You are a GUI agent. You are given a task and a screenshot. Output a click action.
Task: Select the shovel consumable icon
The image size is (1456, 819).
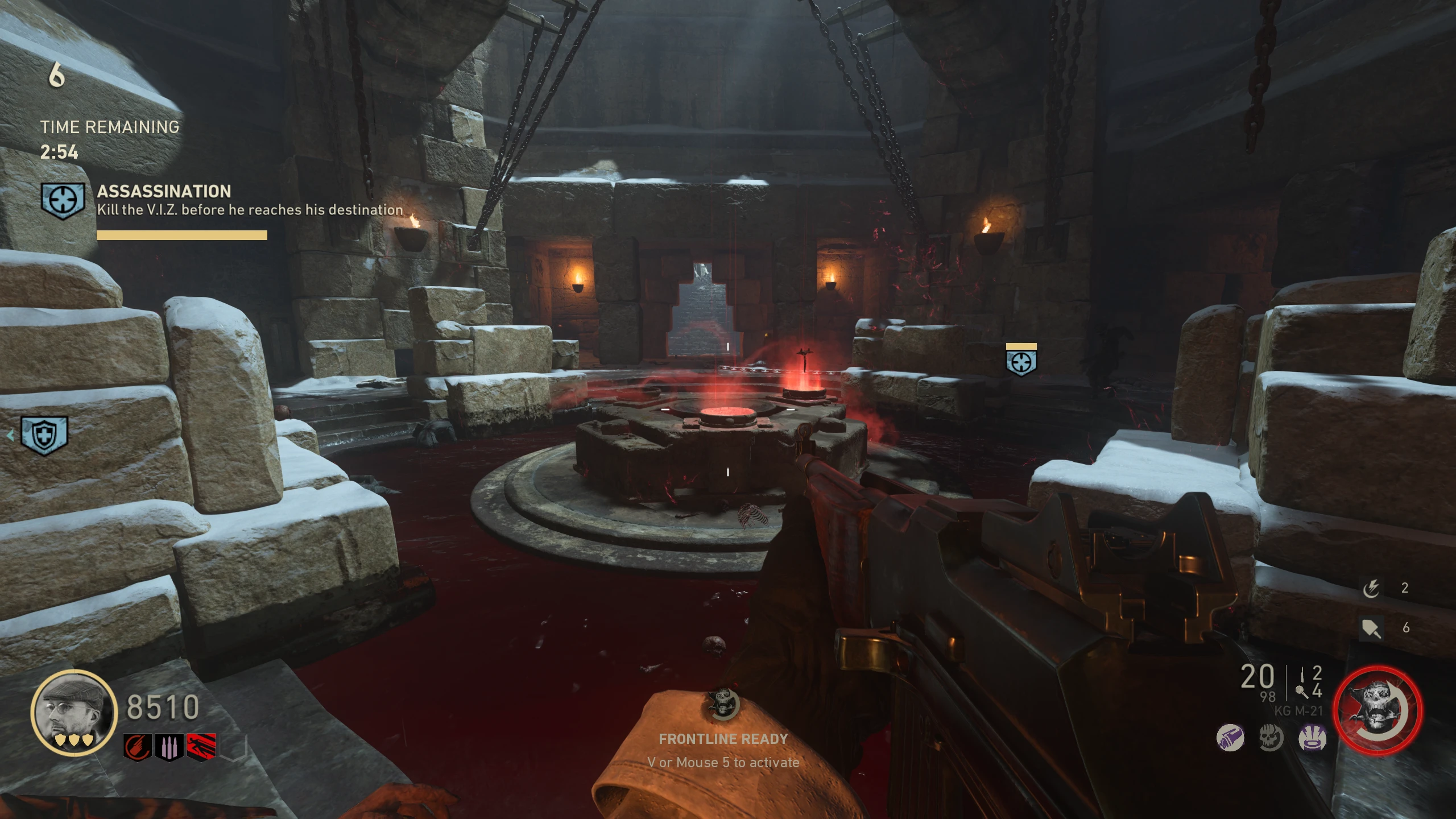pyautogui.click(x=1371, y=628)
